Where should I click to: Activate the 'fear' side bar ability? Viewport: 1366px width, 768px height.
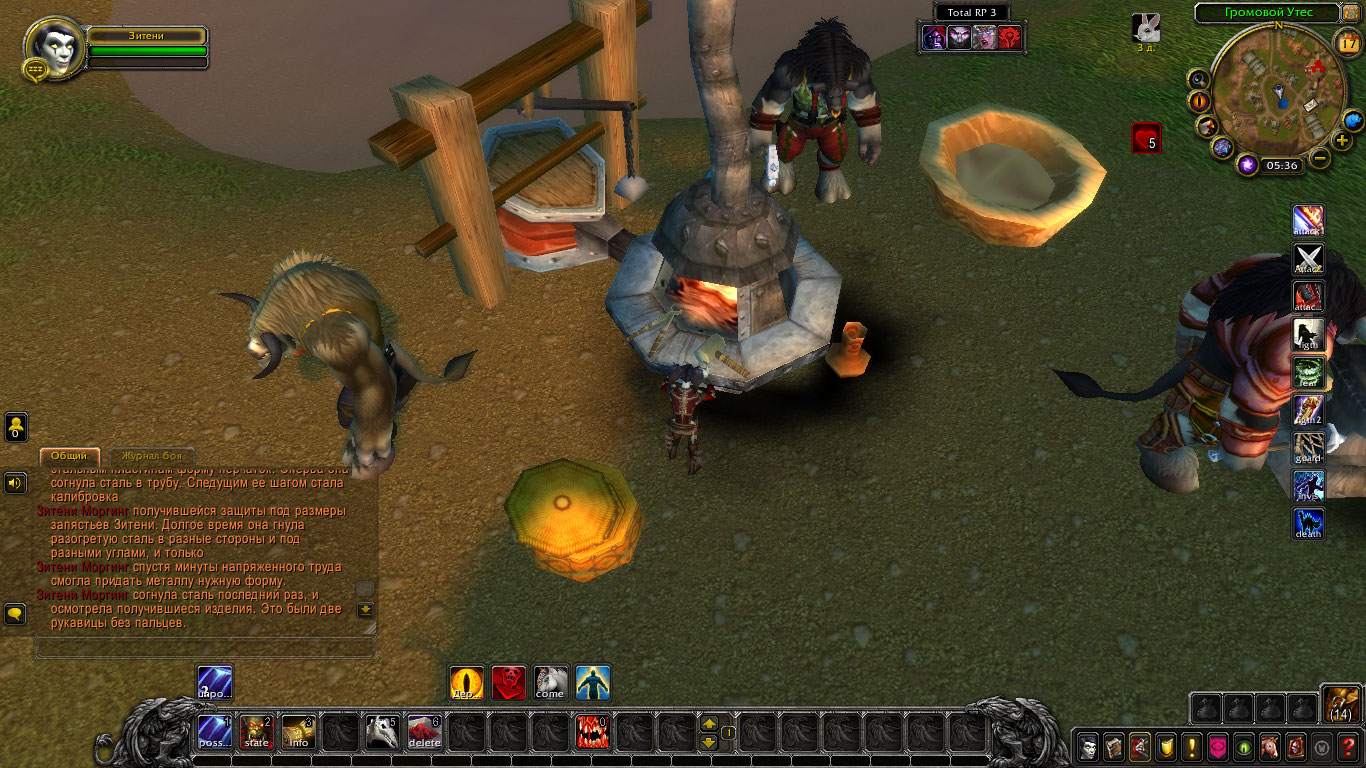click(x=1308, y=372)
